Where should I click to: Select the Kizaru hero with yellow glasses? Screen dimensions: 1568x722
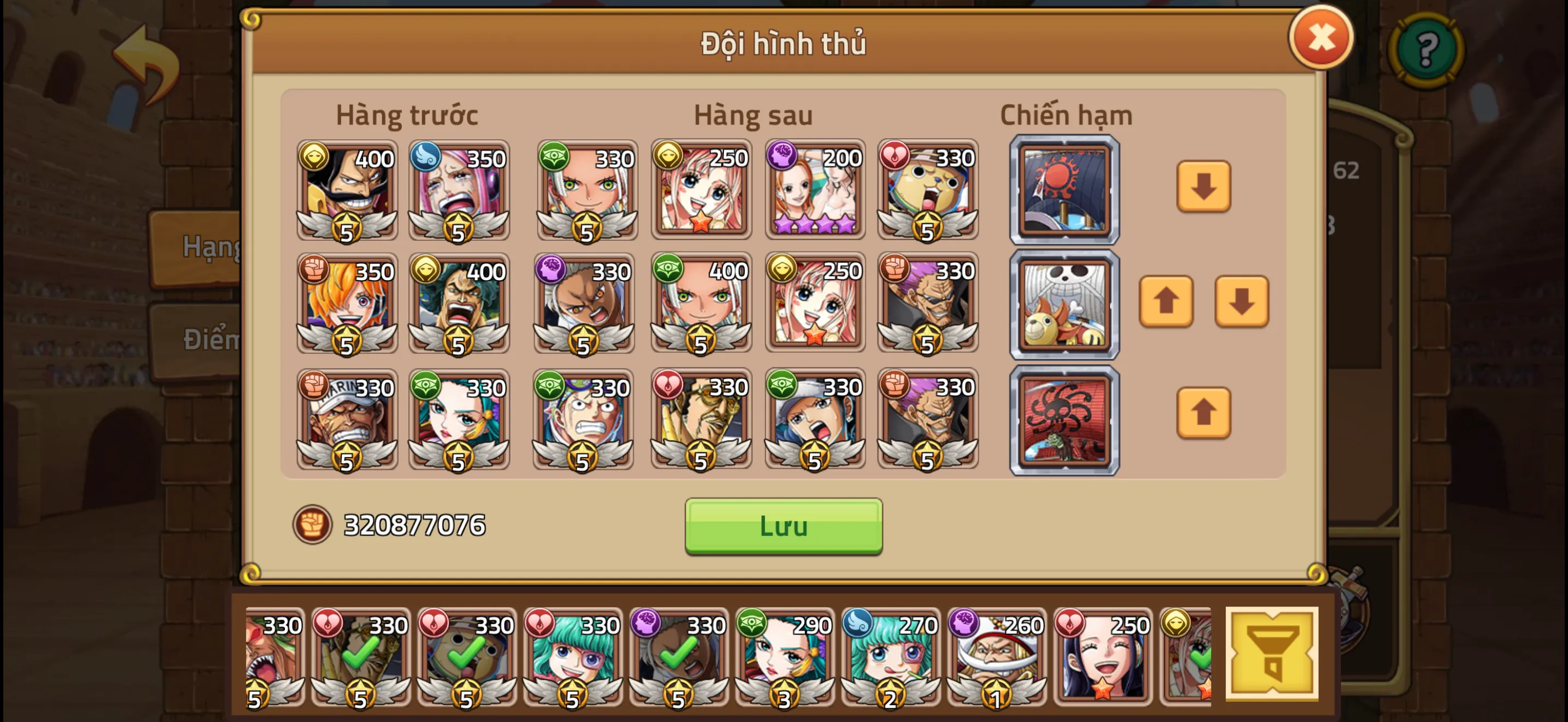point(700,419)
